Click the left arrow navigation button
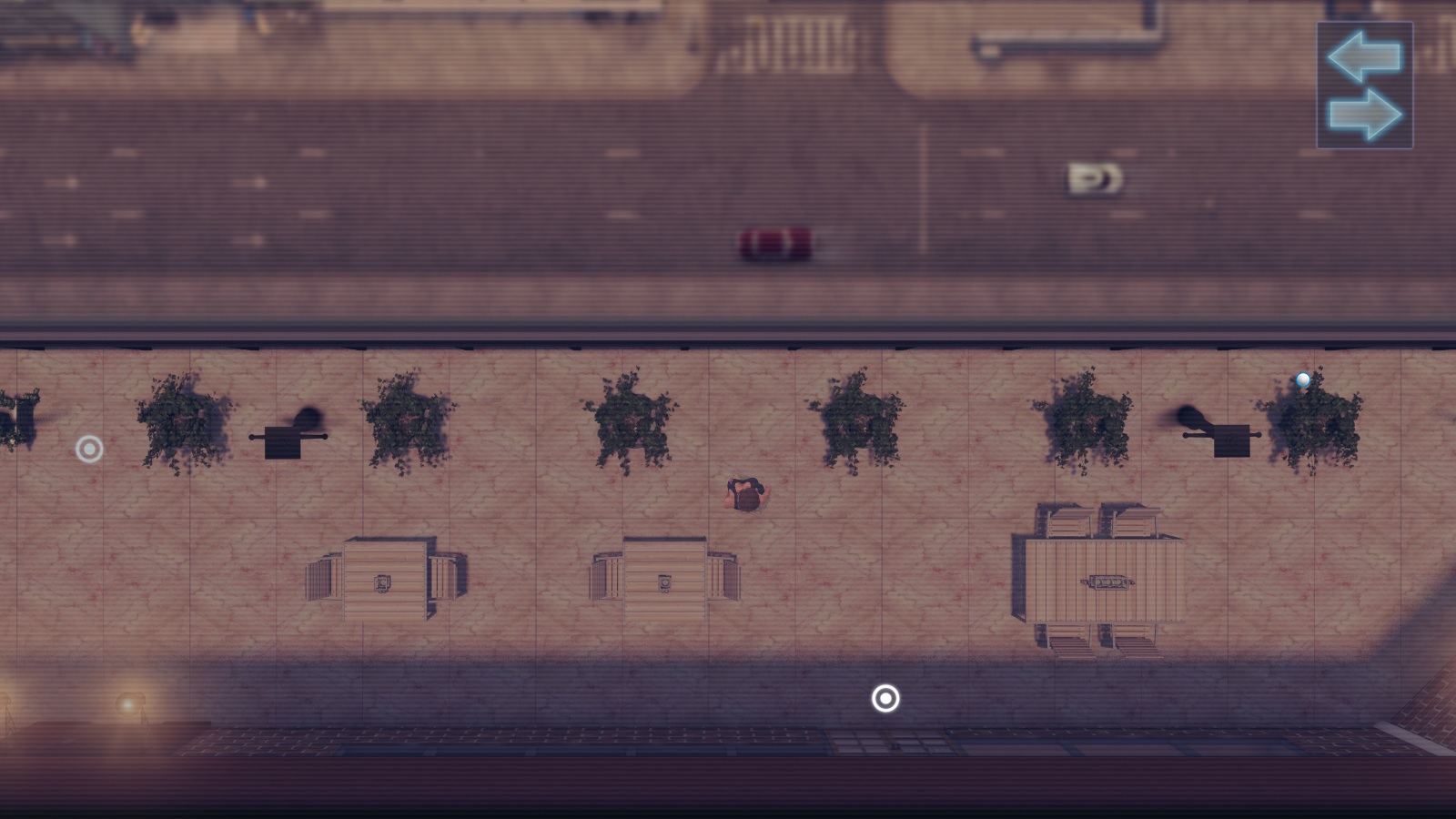 pos(1364,56)
